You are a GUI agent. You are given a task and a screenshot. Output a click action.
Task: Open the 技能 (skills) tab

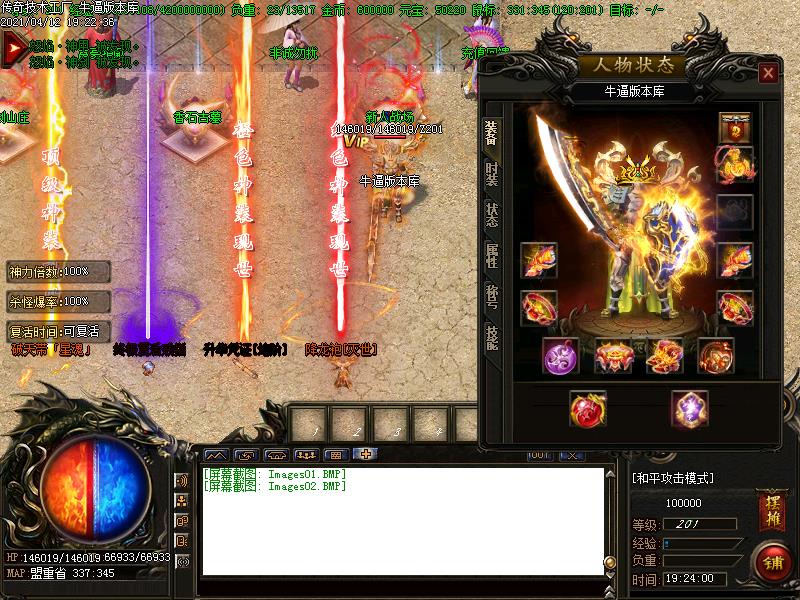click(491, 337)
